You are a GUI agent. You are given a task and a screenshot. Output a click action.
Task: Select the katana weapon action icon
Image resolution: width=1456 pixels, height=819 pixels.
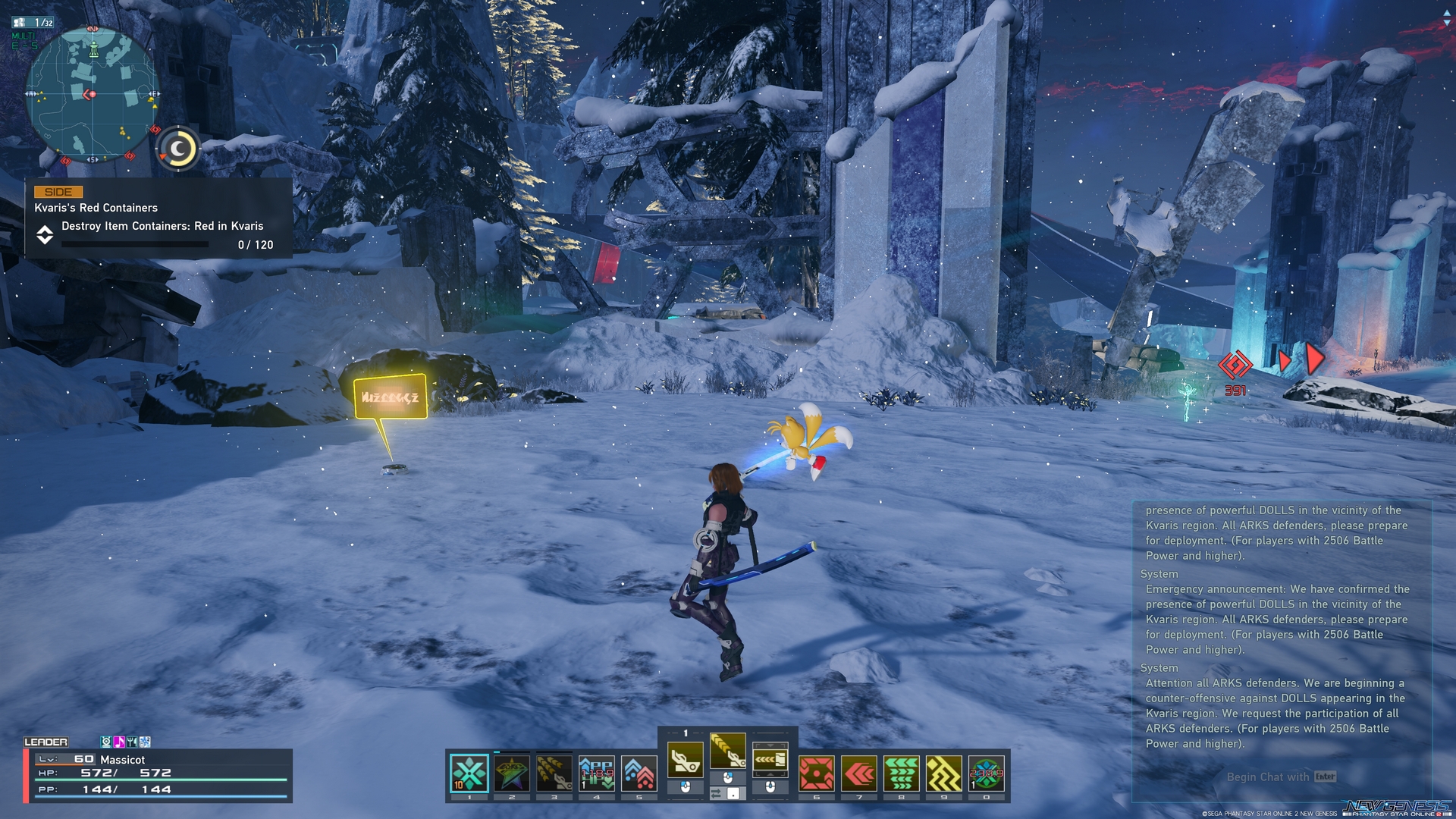(729, 751)
